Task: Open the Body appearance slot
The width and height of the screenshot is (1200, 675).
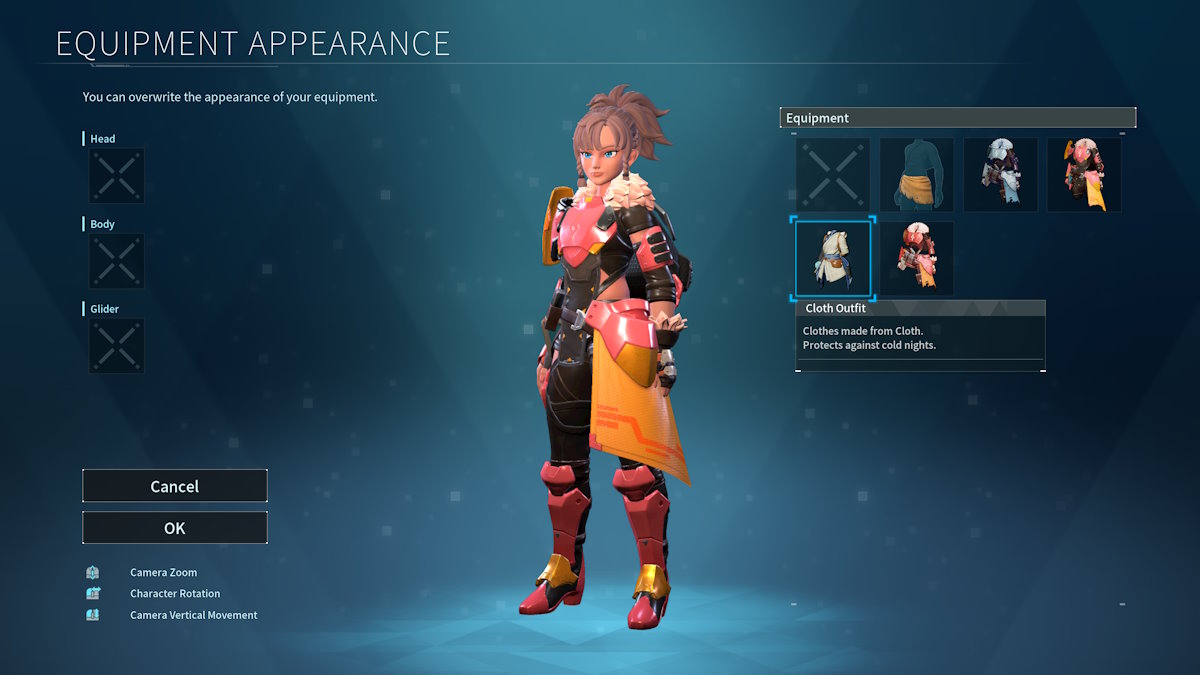Action: 117,261
